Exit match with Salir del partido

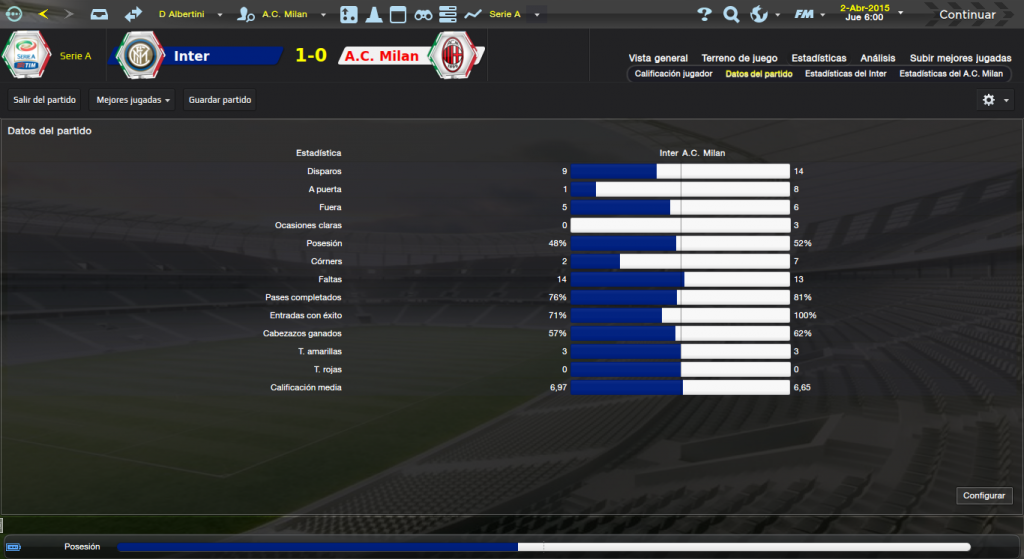coord(45,100)
